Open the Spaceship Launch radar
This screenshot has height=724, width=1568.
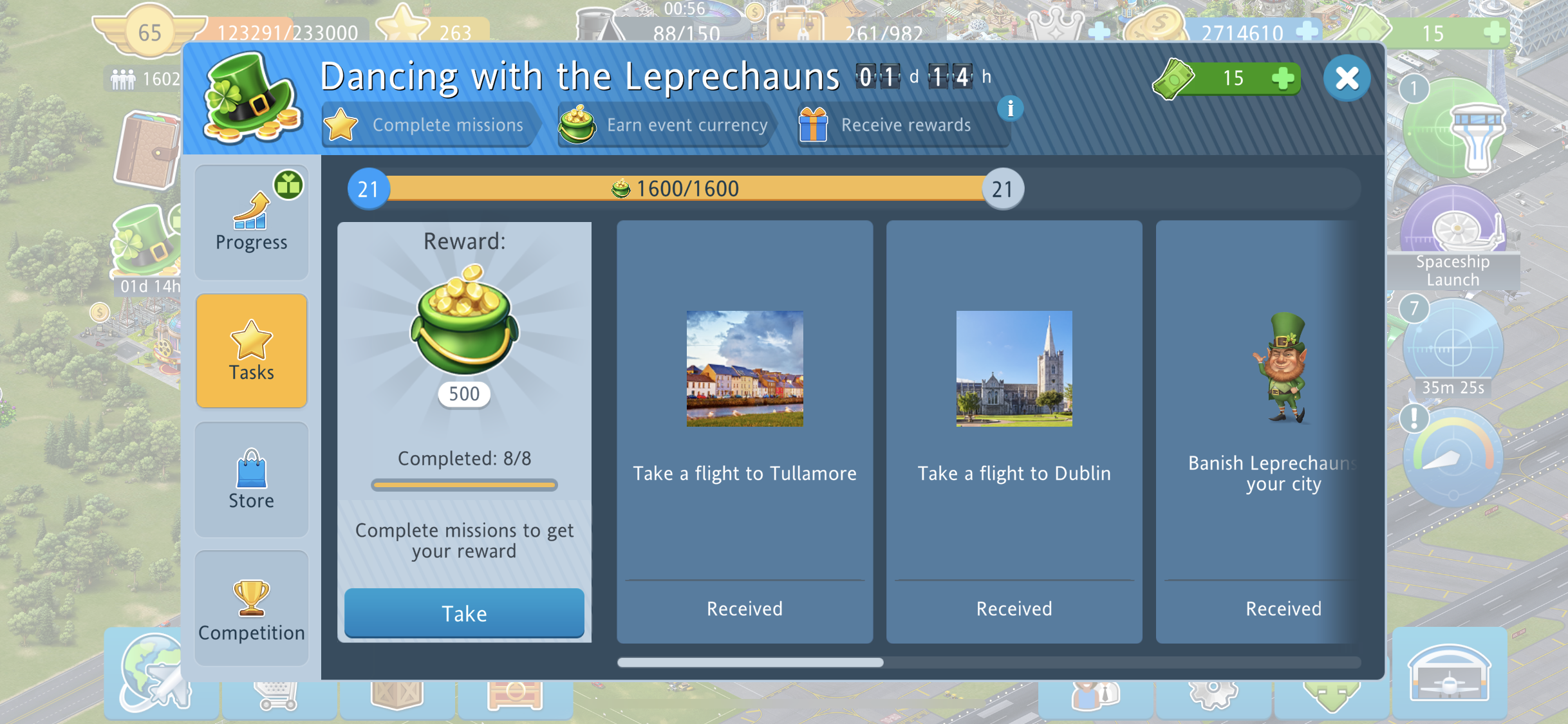[1452, 232]
